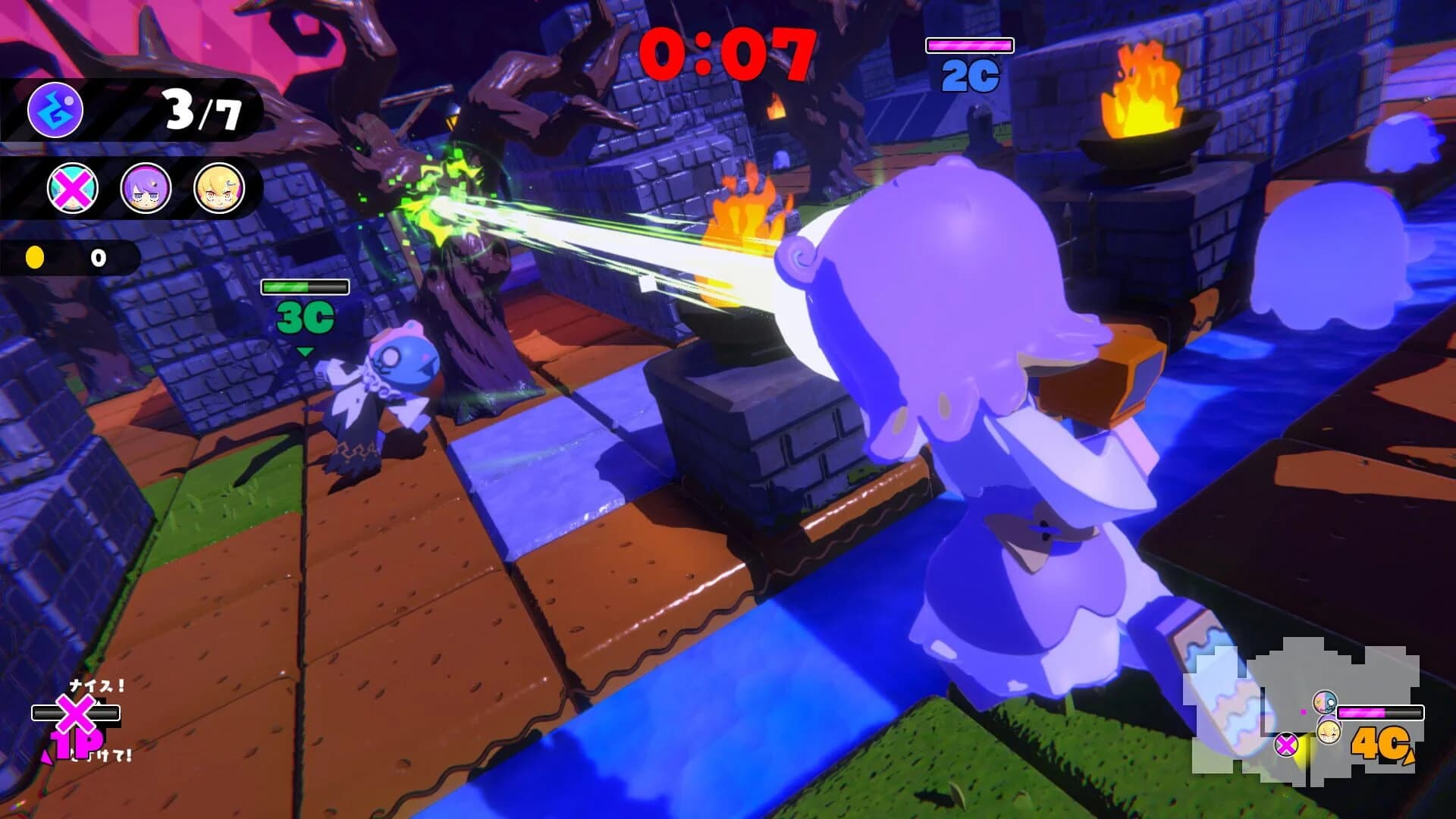1456x819 pixels.
Task: Click the split pink-blue character icon on the minimap
Action: coord(1326,701)
